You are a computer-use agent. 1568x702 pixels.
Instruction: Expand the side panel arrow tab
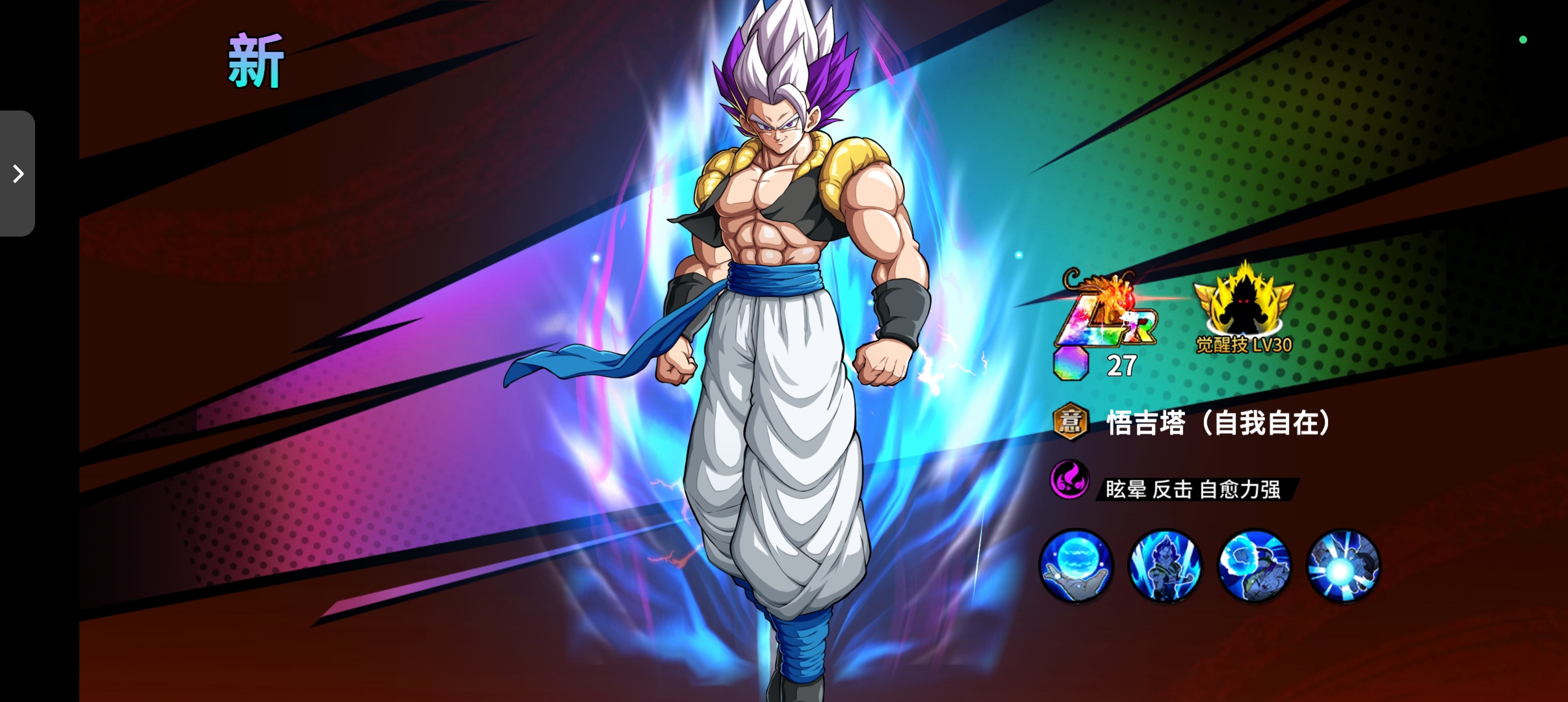click(x=18, y=174)
